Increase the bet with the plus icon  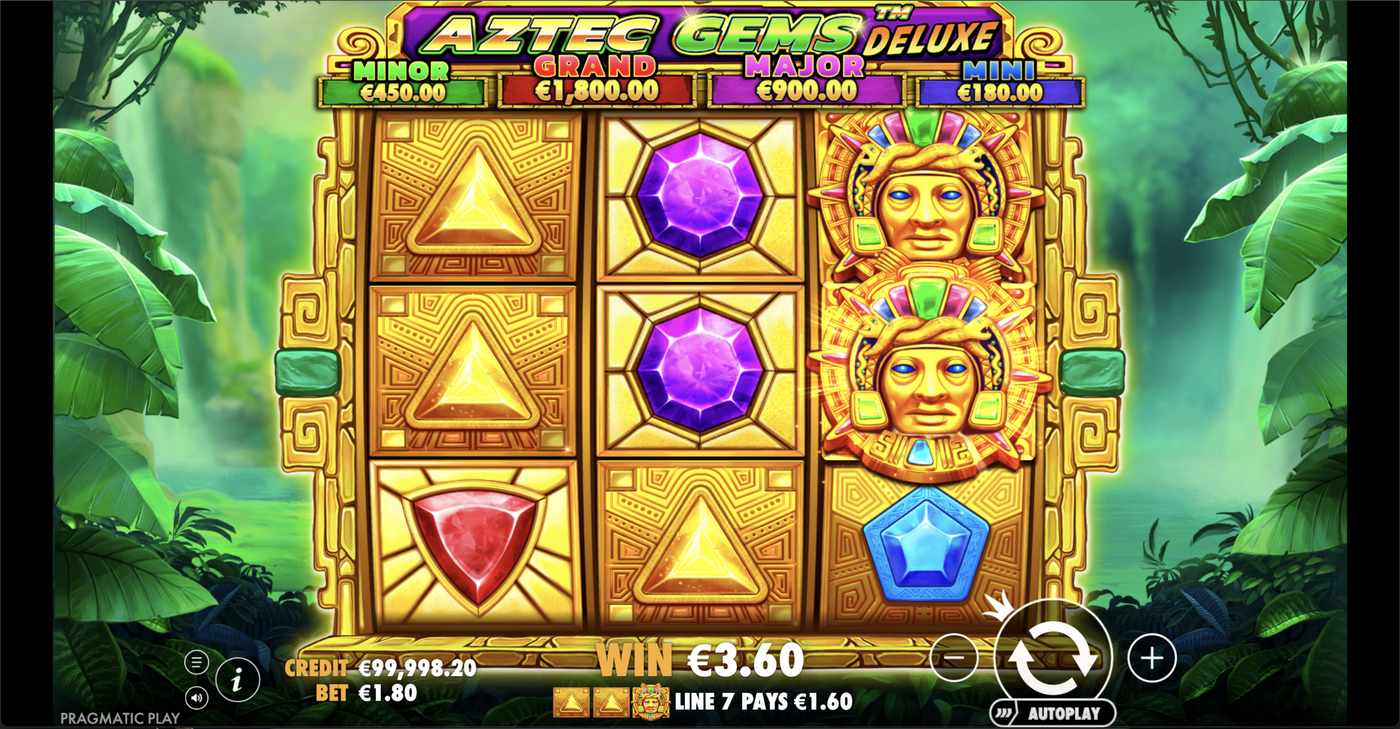pos(1152,659)
